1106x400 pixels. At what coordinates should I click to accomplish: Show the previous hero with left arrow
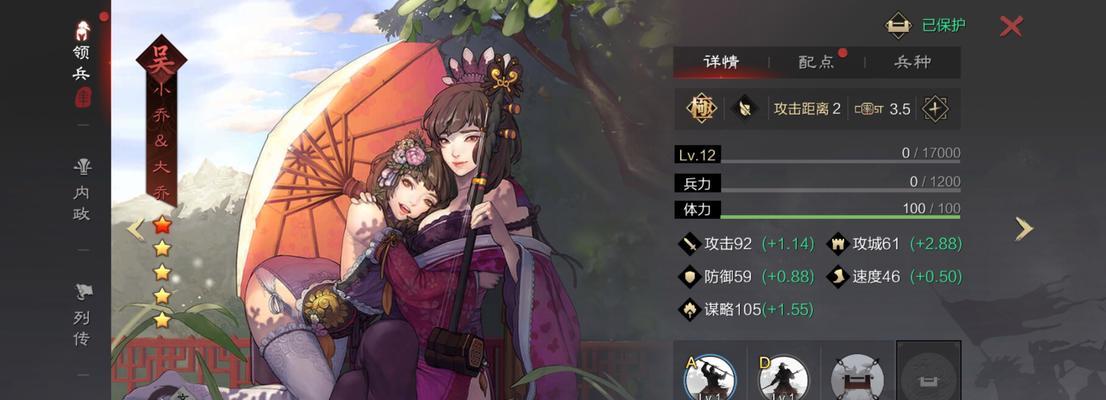[x=135, y=229]
